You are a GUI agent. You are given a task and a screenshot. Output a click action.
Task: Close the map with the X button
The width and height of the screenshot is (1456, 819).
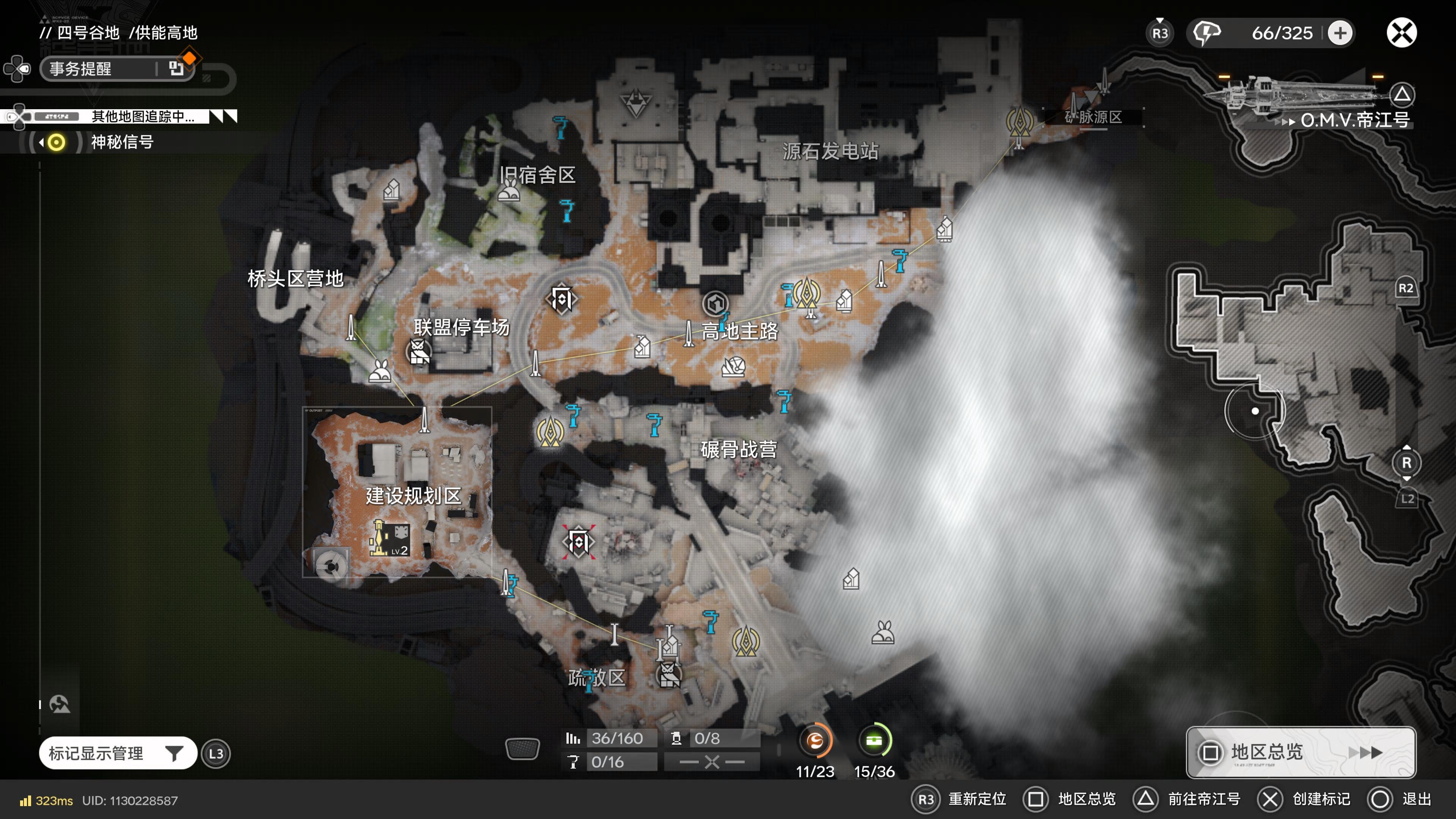coord(1401,33)
